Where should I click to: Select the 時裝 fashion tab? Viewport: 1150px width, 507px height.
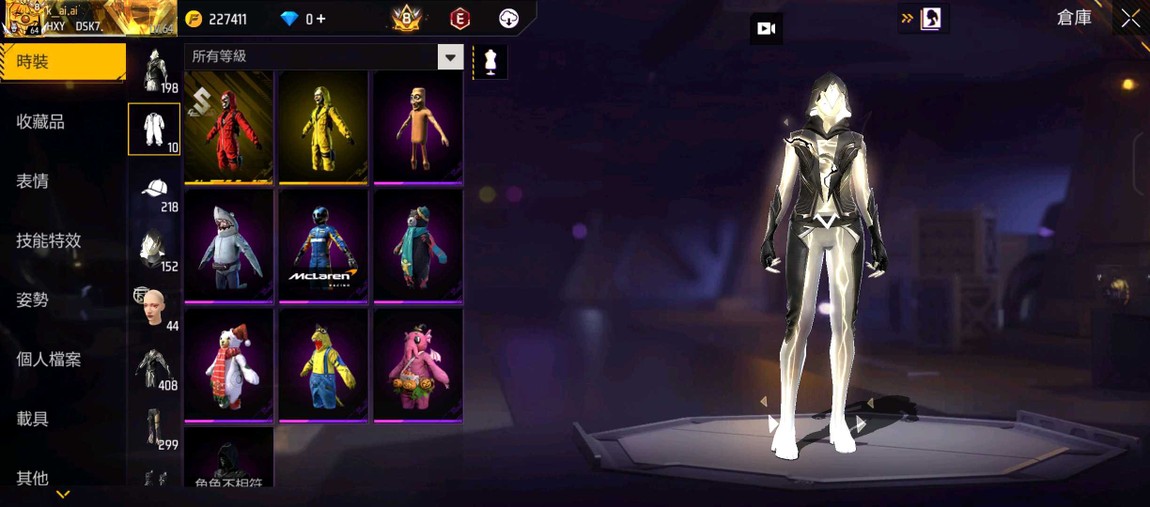62,62
